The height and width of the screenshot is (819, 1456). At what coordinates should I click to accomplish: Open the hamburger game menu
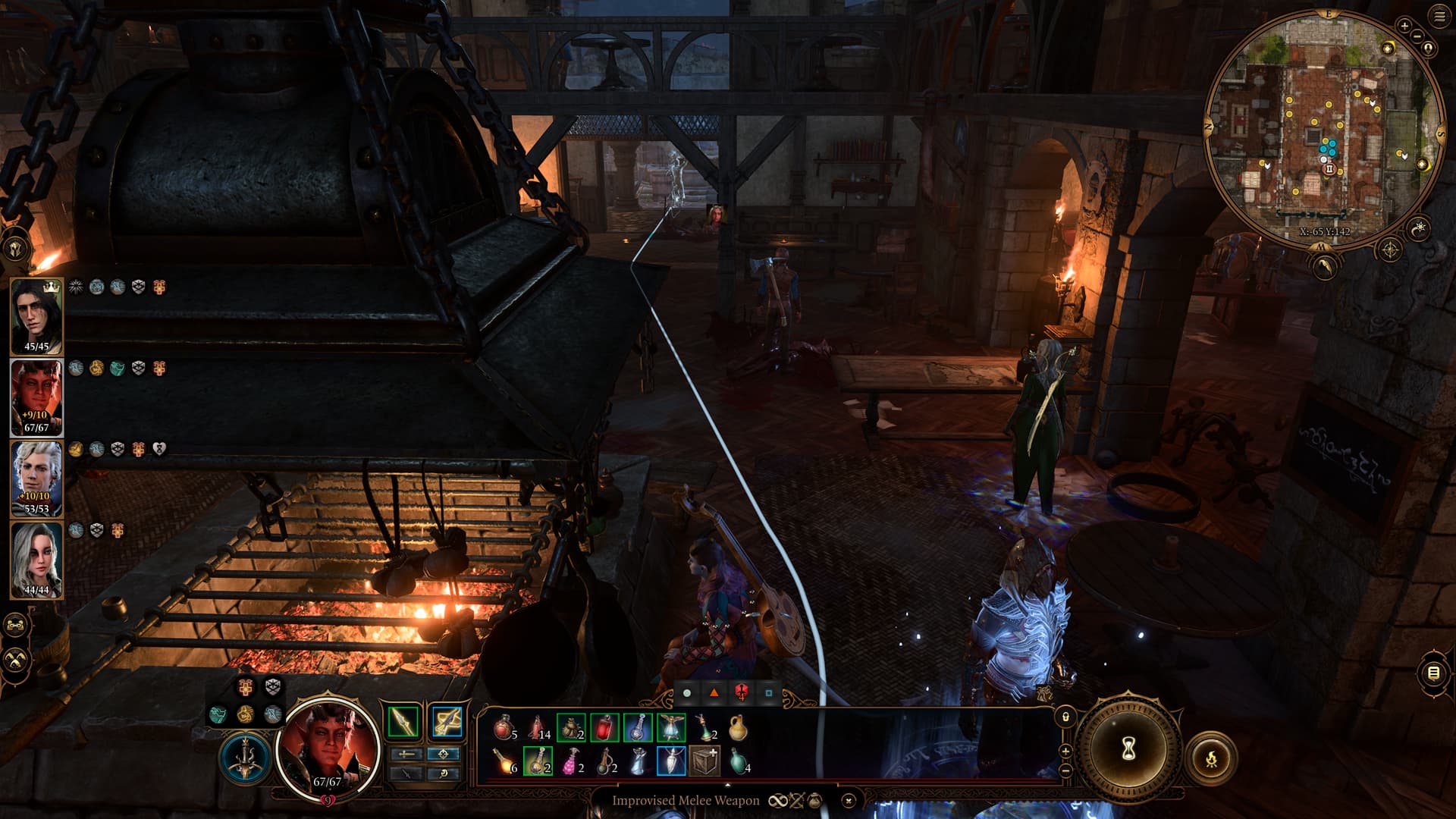[x=1439, y=17]
